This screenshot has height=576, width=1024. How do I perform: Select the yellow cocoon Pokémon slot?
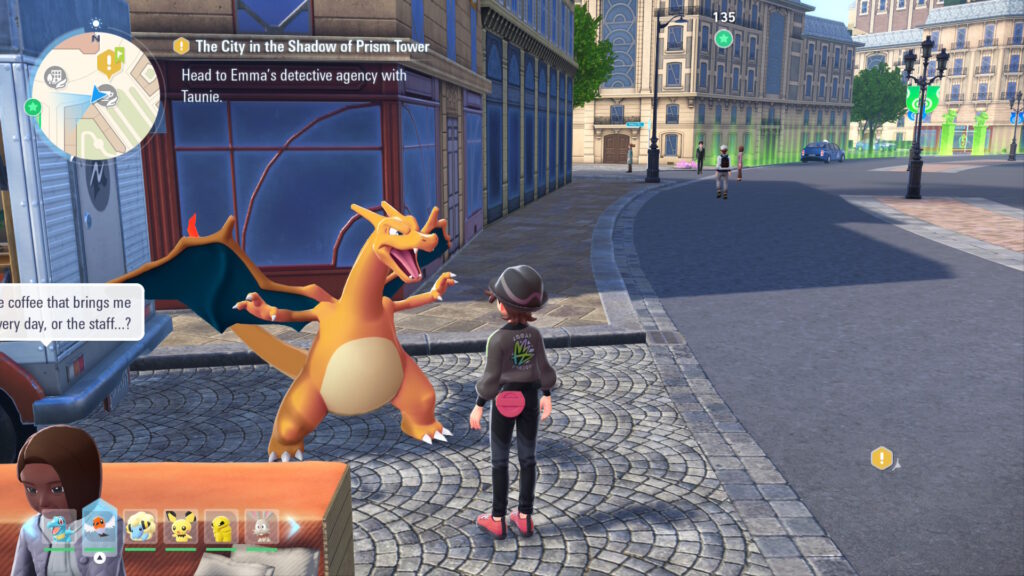(x=221, y=525)
